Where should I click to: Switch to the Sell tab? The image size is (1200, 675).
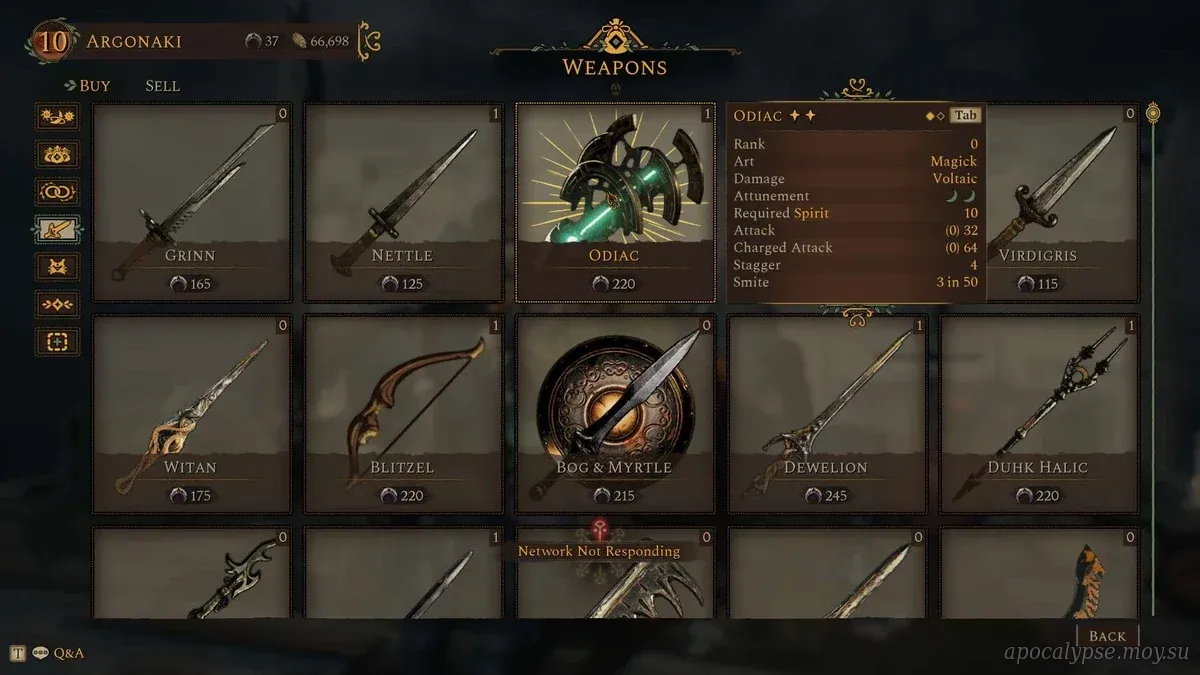point(162,86)
